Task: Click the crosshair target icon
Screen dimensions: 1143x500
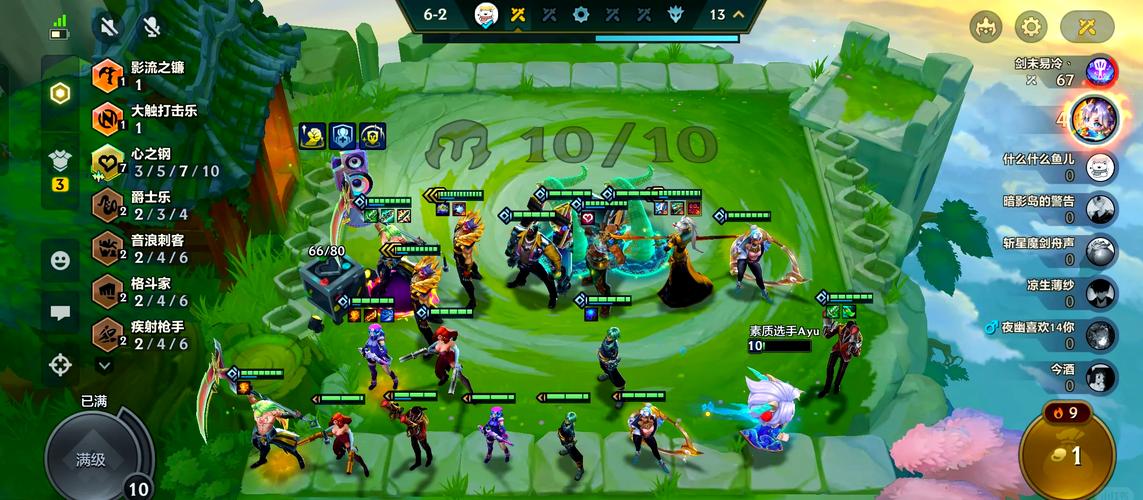Action: pos(61,365)
